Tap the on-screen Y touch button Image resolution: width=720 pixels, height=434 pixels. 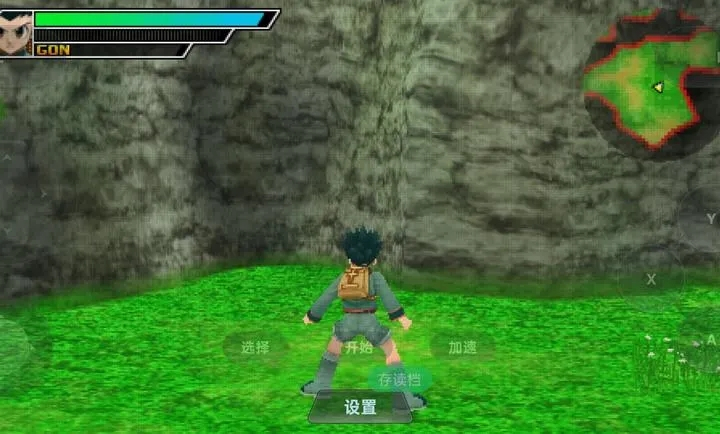[x=709, y=219]
